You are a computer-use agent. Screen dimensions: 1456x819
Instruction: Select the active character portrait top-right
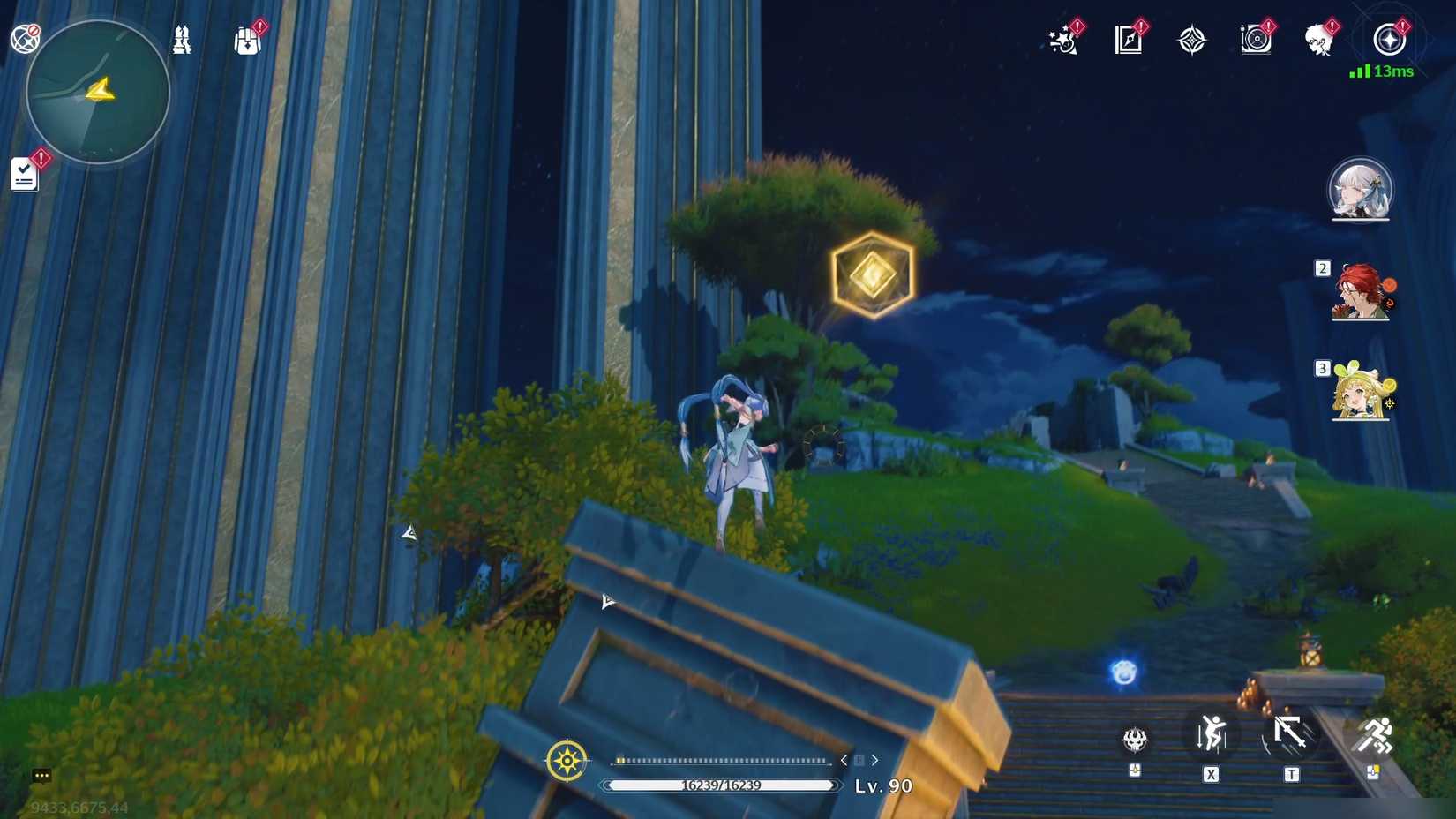(x=1361, y=190)
